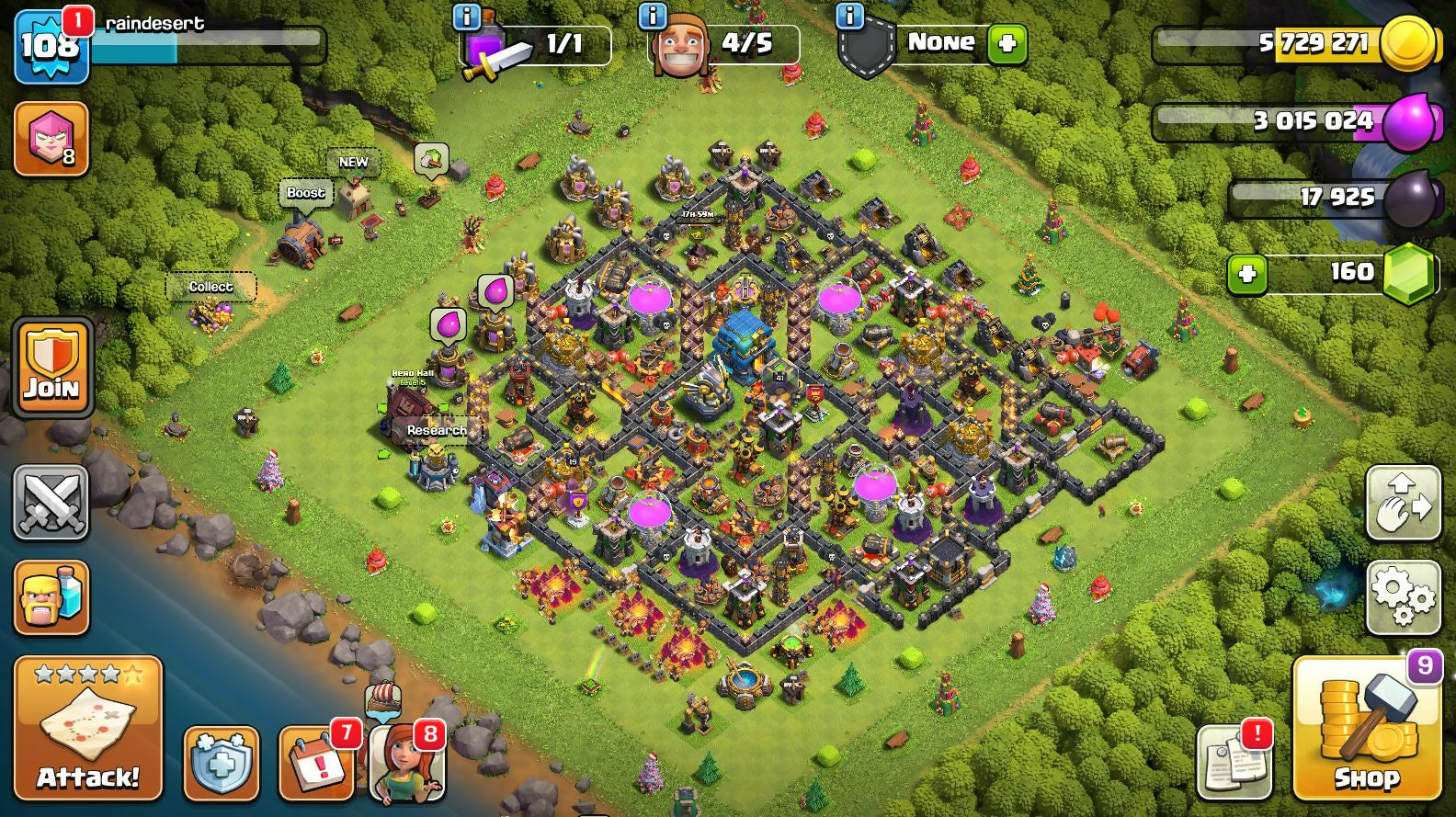Open the settings gears menu

tap(1403, 597)
